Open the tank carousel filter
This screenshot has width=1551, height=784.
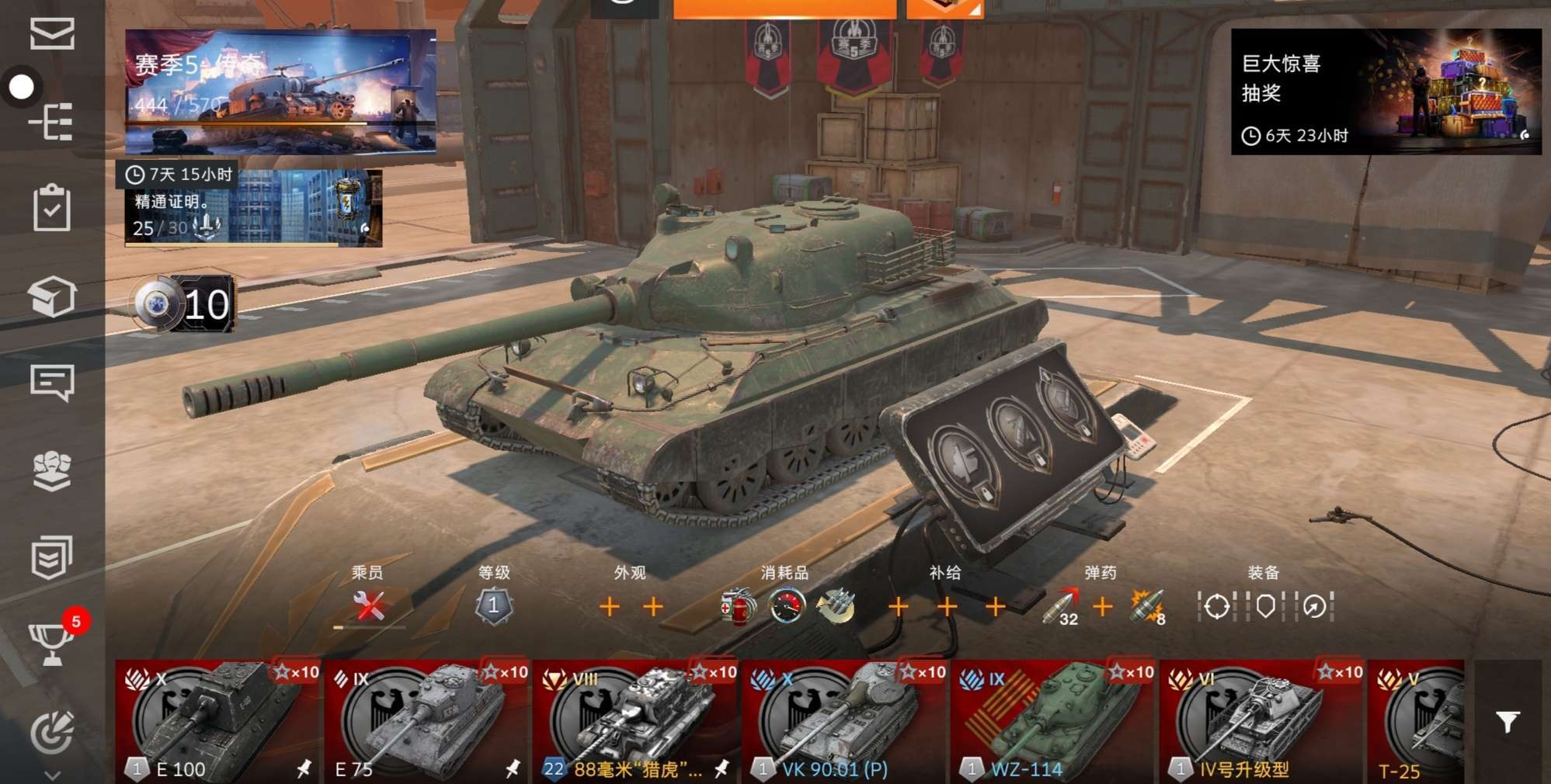[x=1507, y=722]
